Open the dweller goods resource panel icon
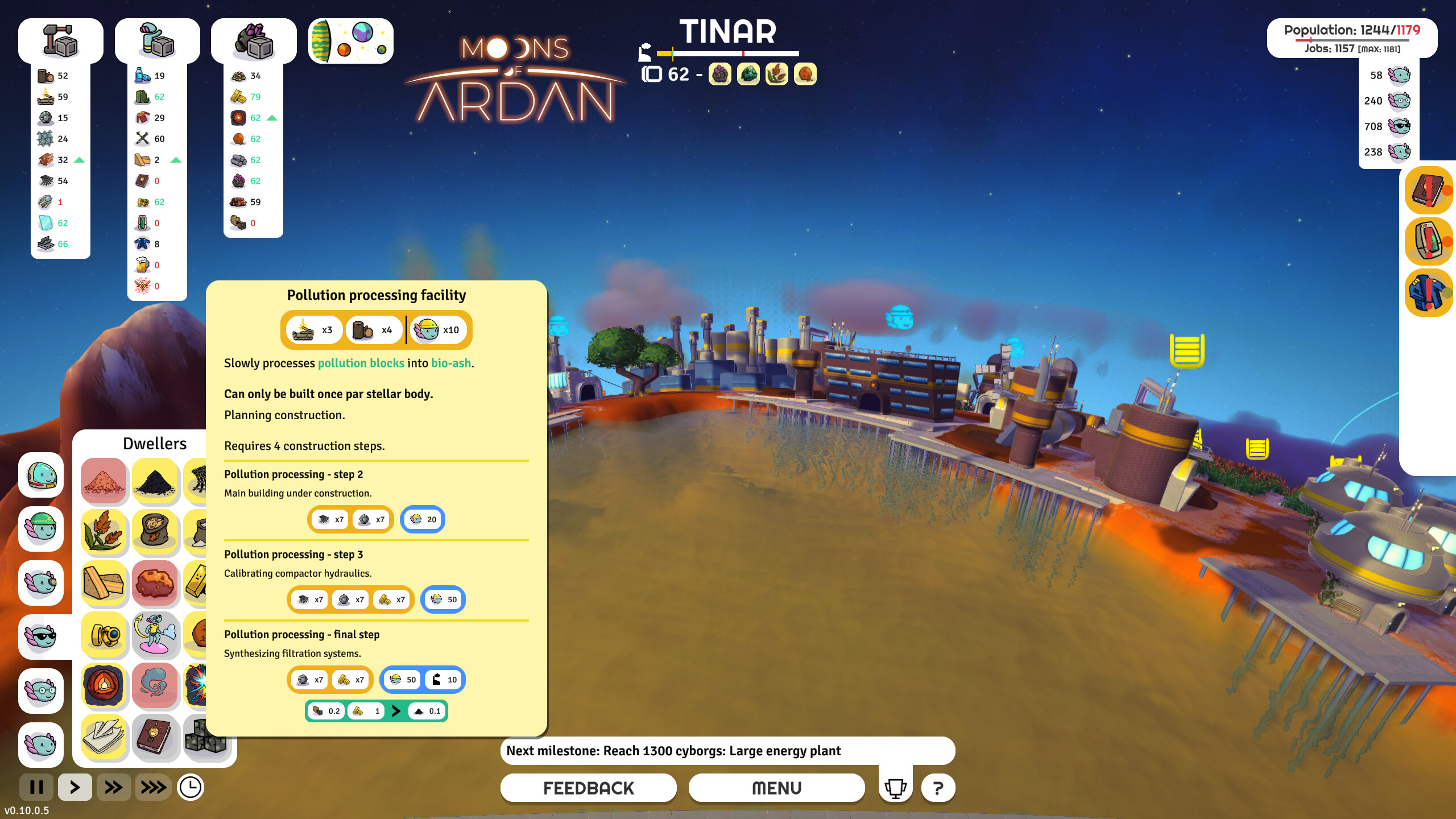The height and width of the screenshot is (819, 1456). tap(157, 40)
